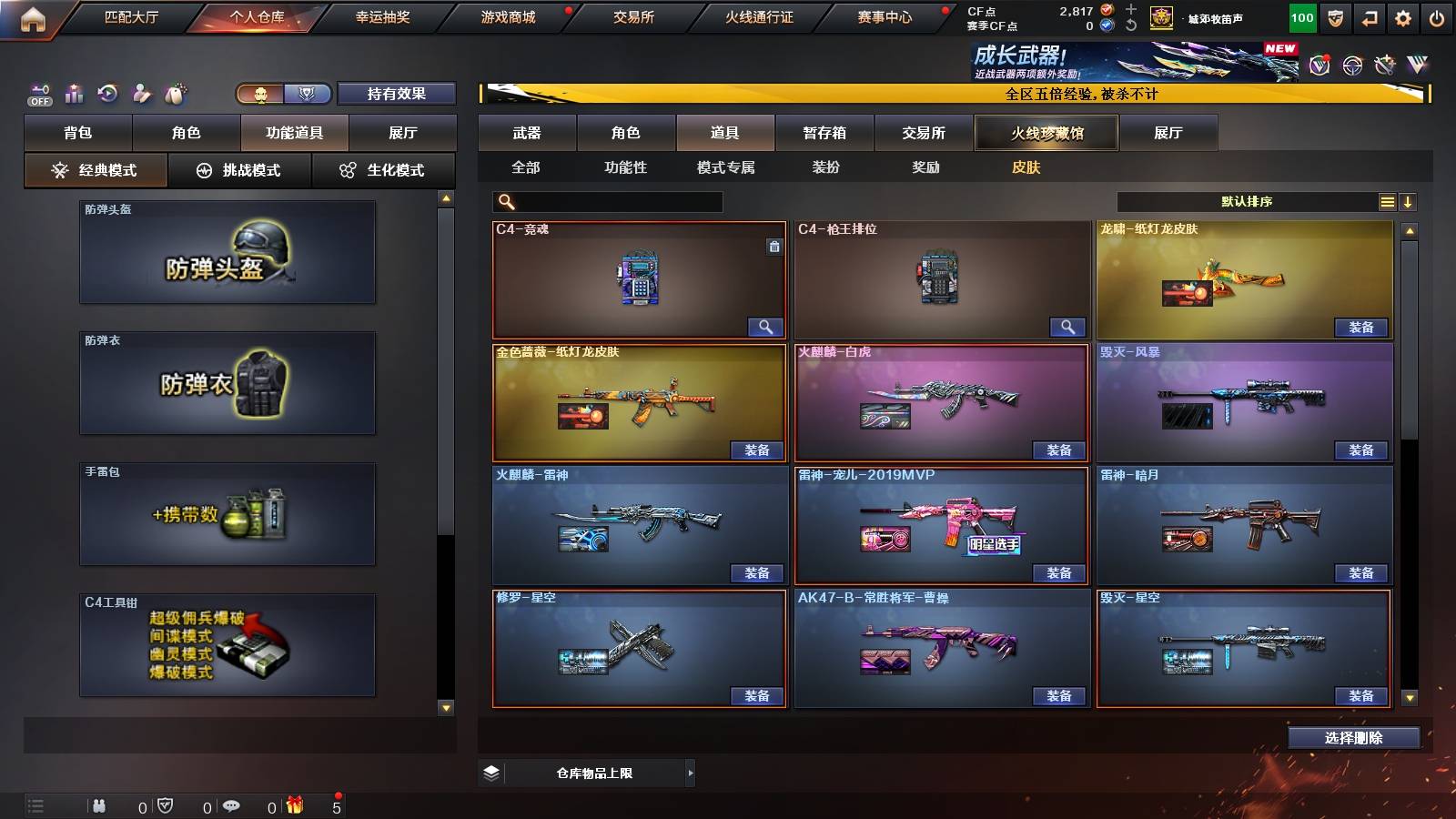This screenshot has width=1456, height=819.
Task: Click the return arrow icon in top-right
Action: pos(1369,18)
